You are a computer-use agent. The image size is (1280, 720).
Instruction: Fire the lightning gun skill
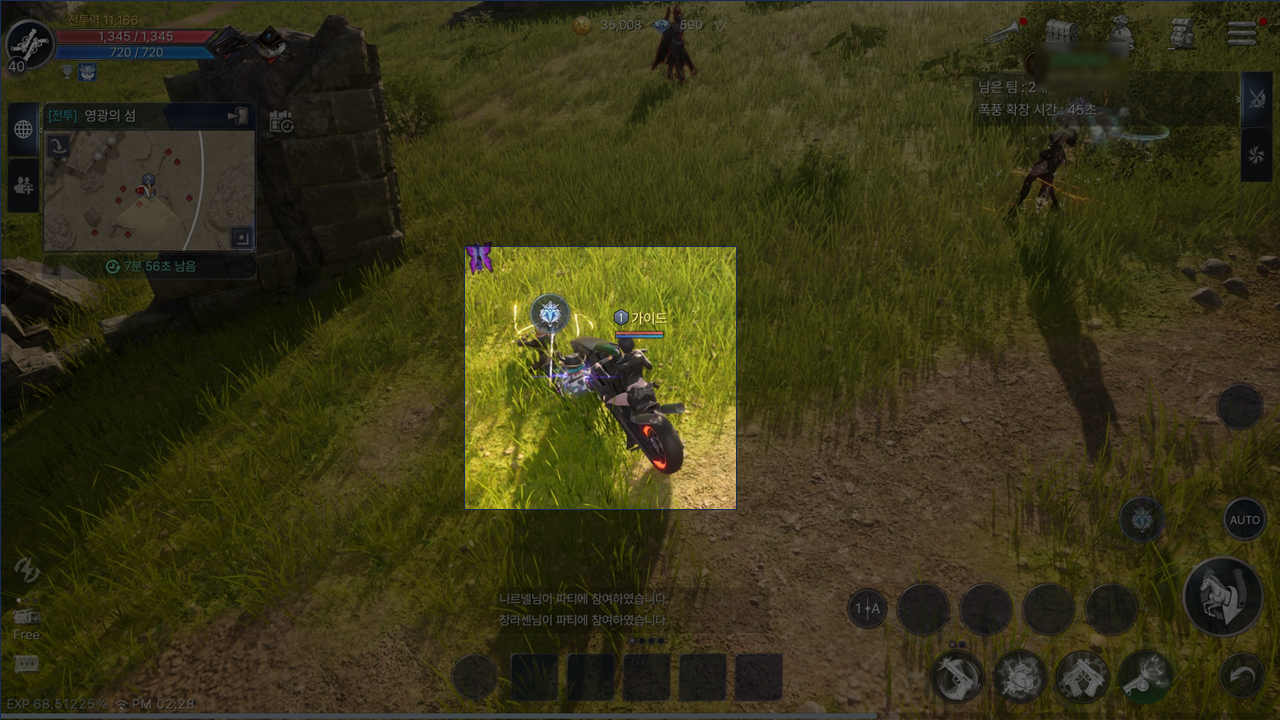(1145, 675)
